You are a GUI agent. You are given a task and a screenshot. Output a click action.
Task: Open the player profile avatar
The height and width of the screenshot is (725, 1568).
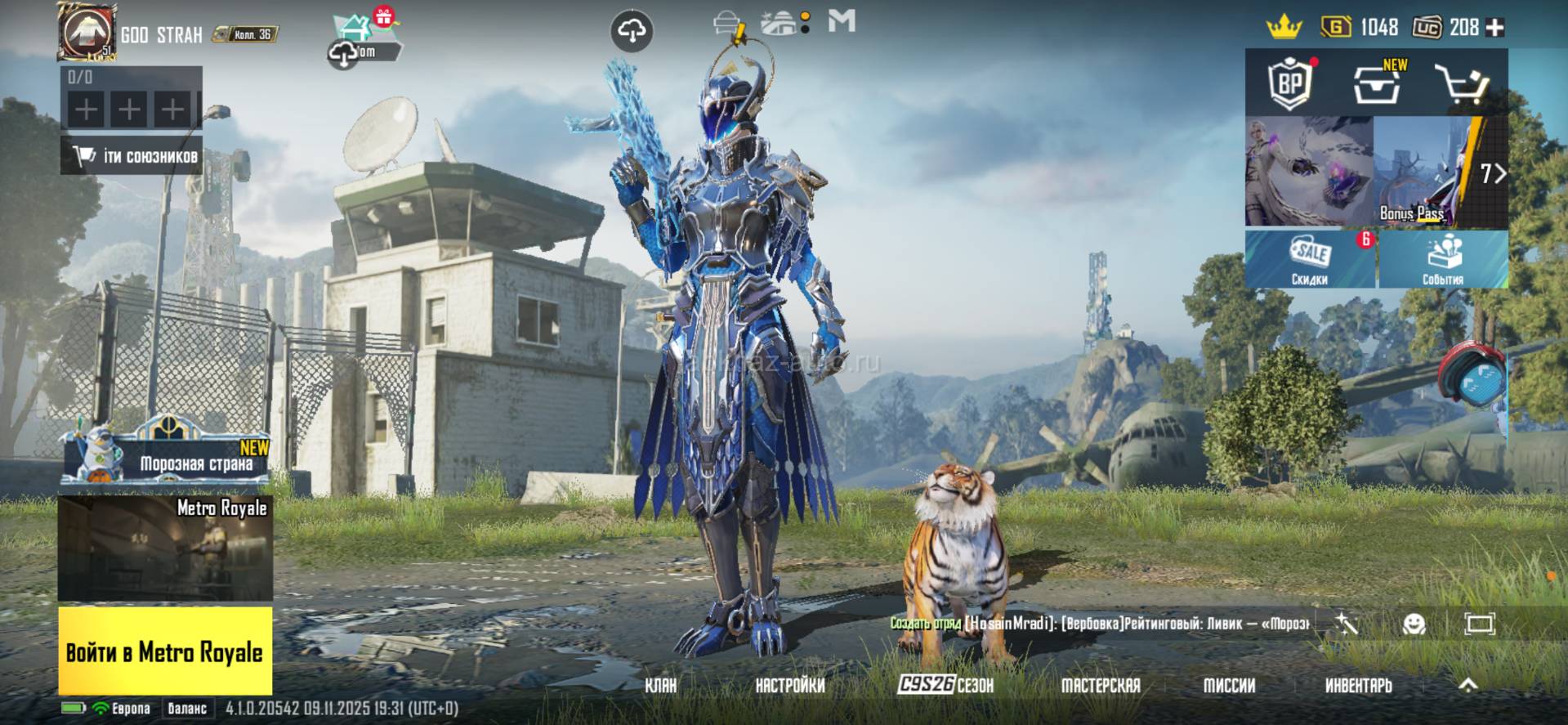tap(86, 31)
